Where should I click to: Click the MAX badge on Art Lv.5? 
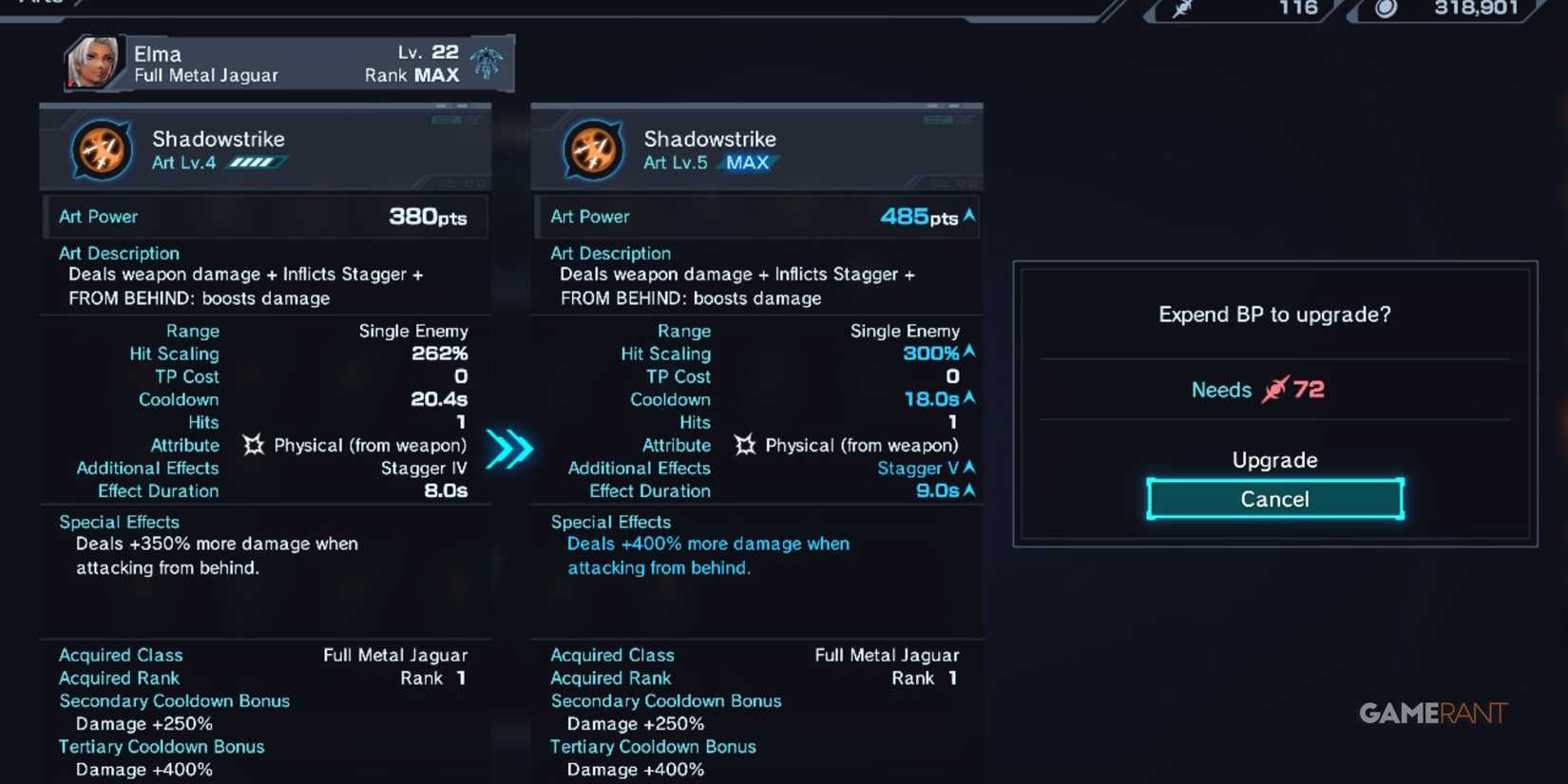tap(747, 163)
